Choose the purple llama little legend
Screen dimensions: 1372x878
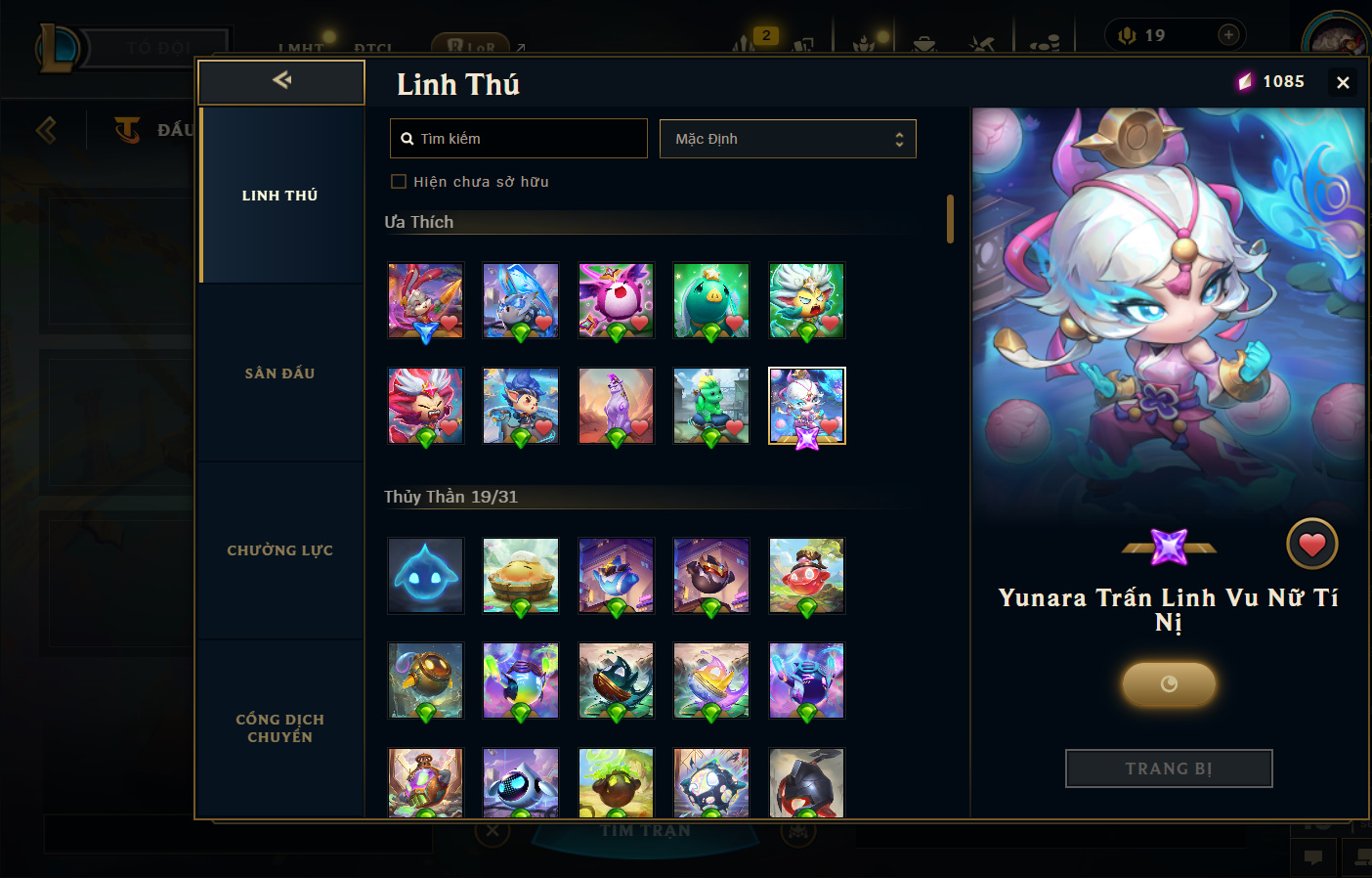pos(616,406)
